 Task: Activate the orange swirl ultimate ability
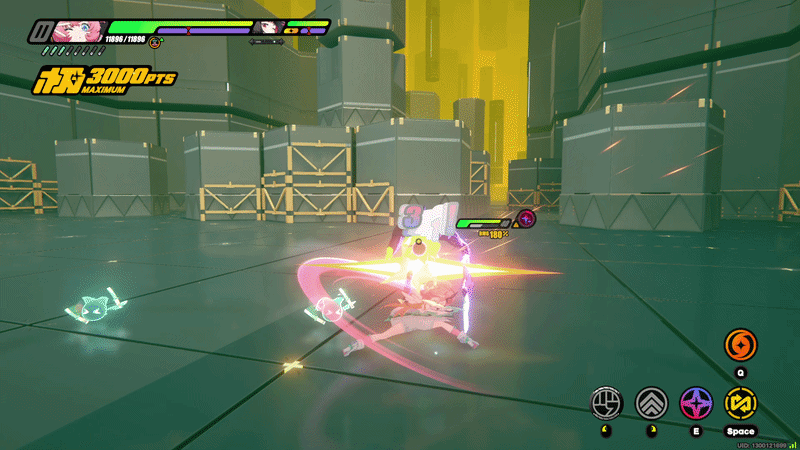click(x=740, y=346)
